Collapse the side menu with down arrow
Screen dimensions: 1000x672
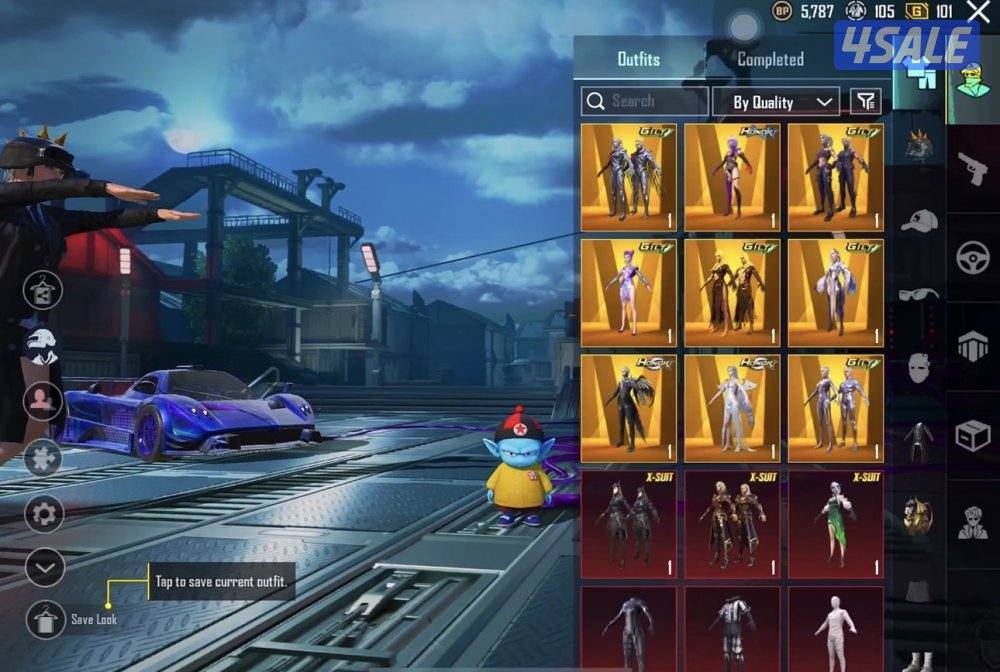click(45, 568)
